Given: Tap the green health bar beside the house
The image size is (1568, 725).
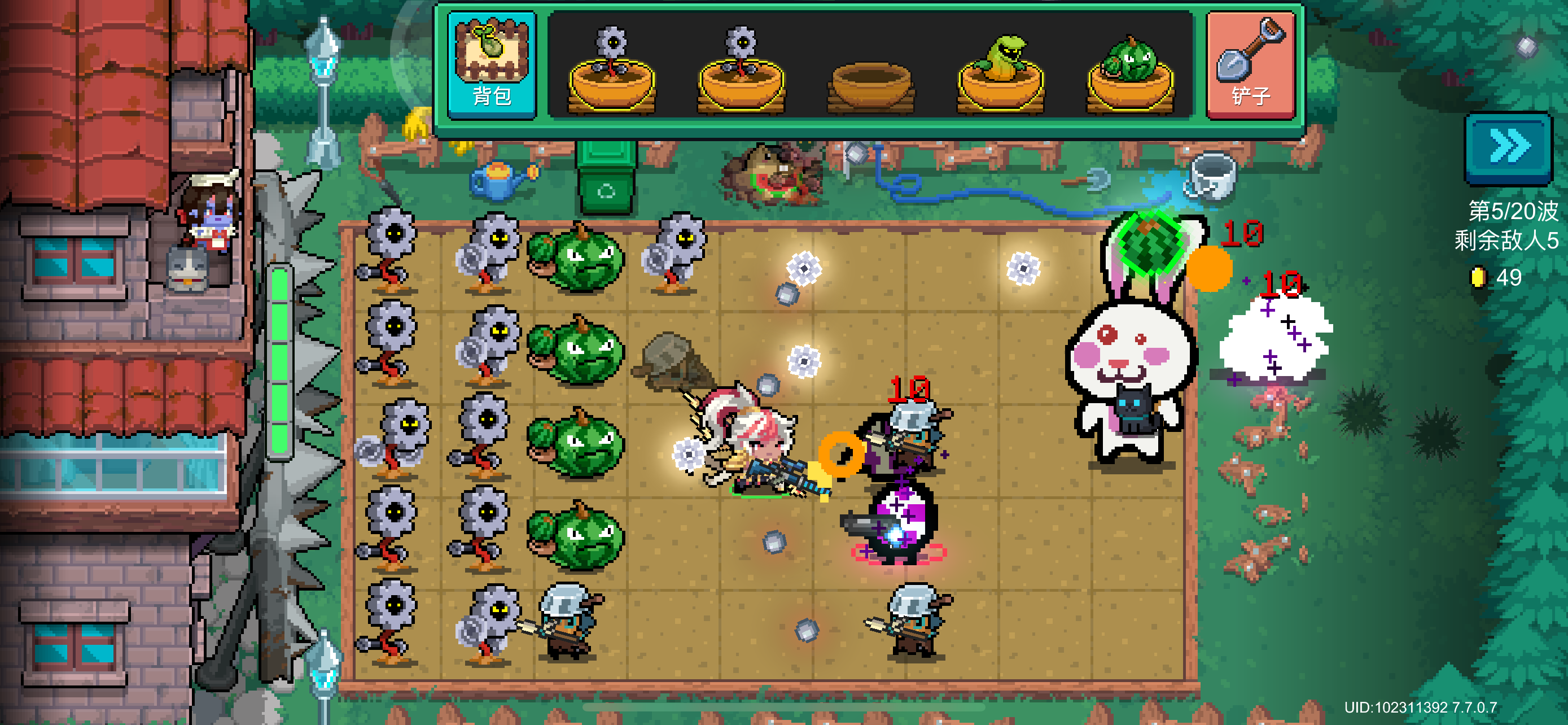Looking at the screenshot, I should point(279,359).
